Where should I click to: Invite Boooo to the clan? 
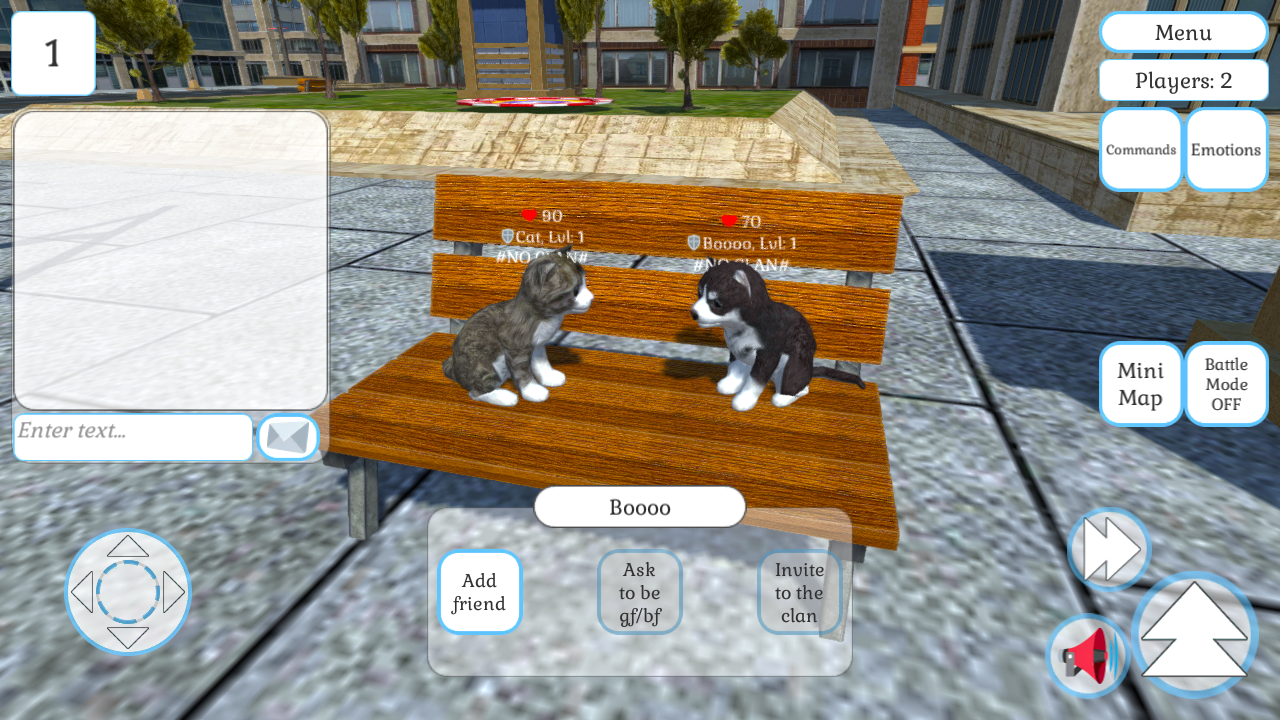(799, 592)
